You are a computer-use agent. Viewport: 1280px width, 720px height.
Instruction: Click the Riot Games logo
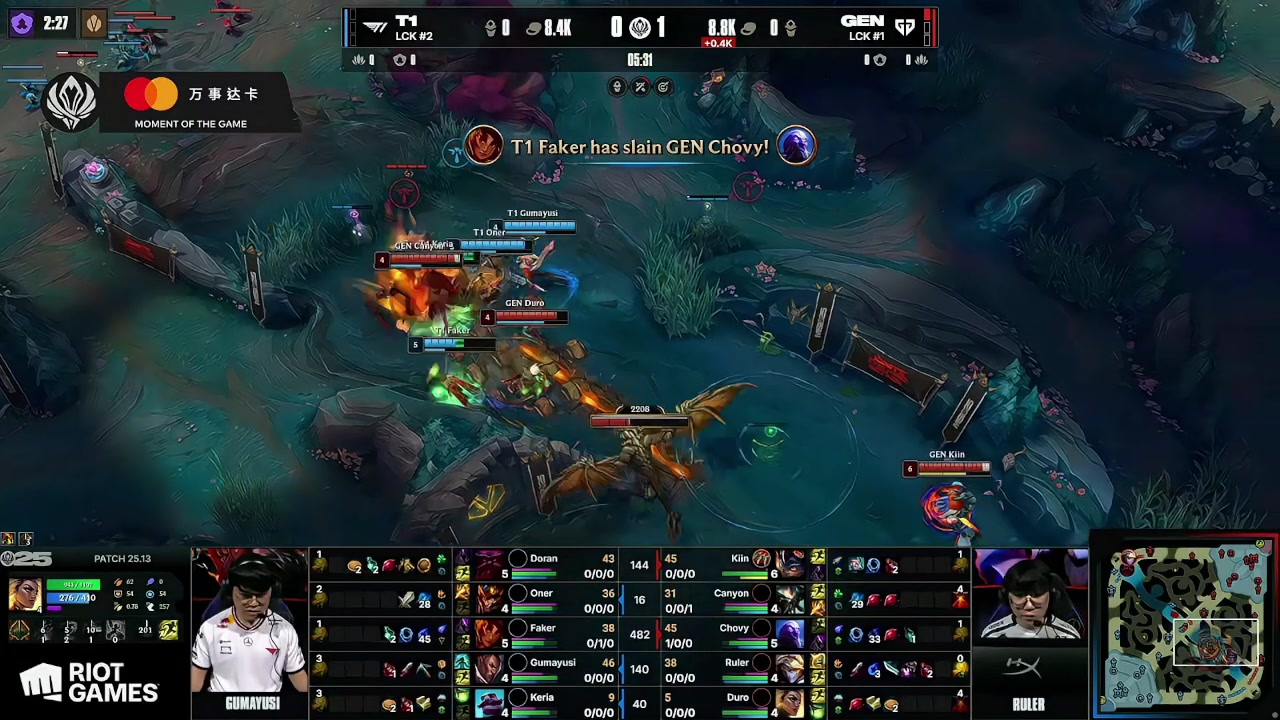click(90, 684)
